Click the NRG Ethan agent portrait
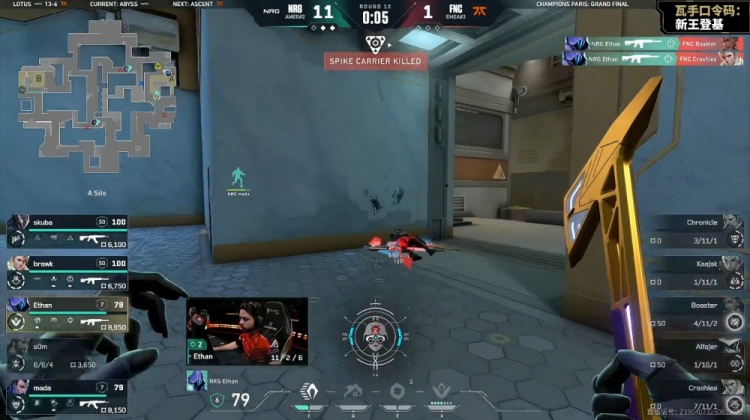The image size is (750, 420). (195, 381)
